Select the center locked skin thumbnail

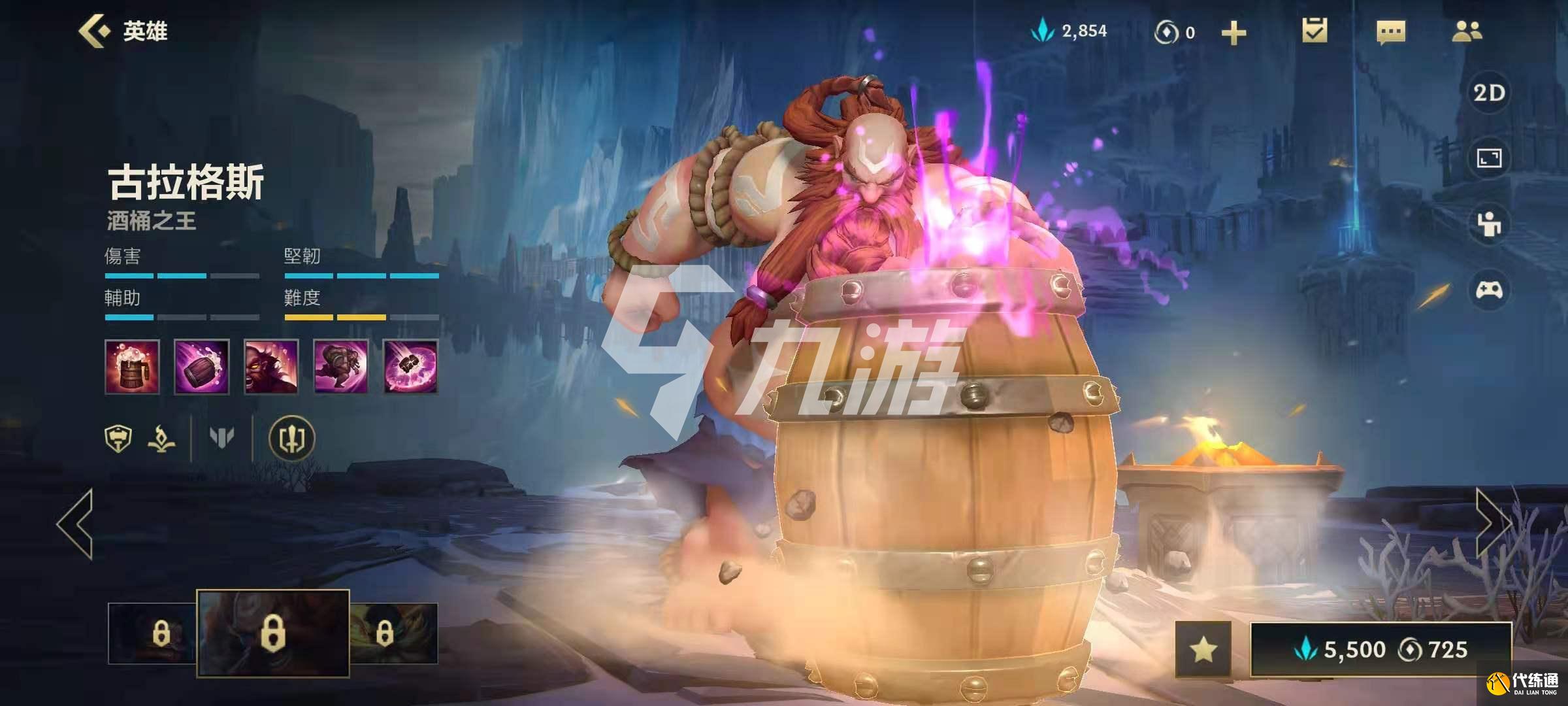click(272, 633)
